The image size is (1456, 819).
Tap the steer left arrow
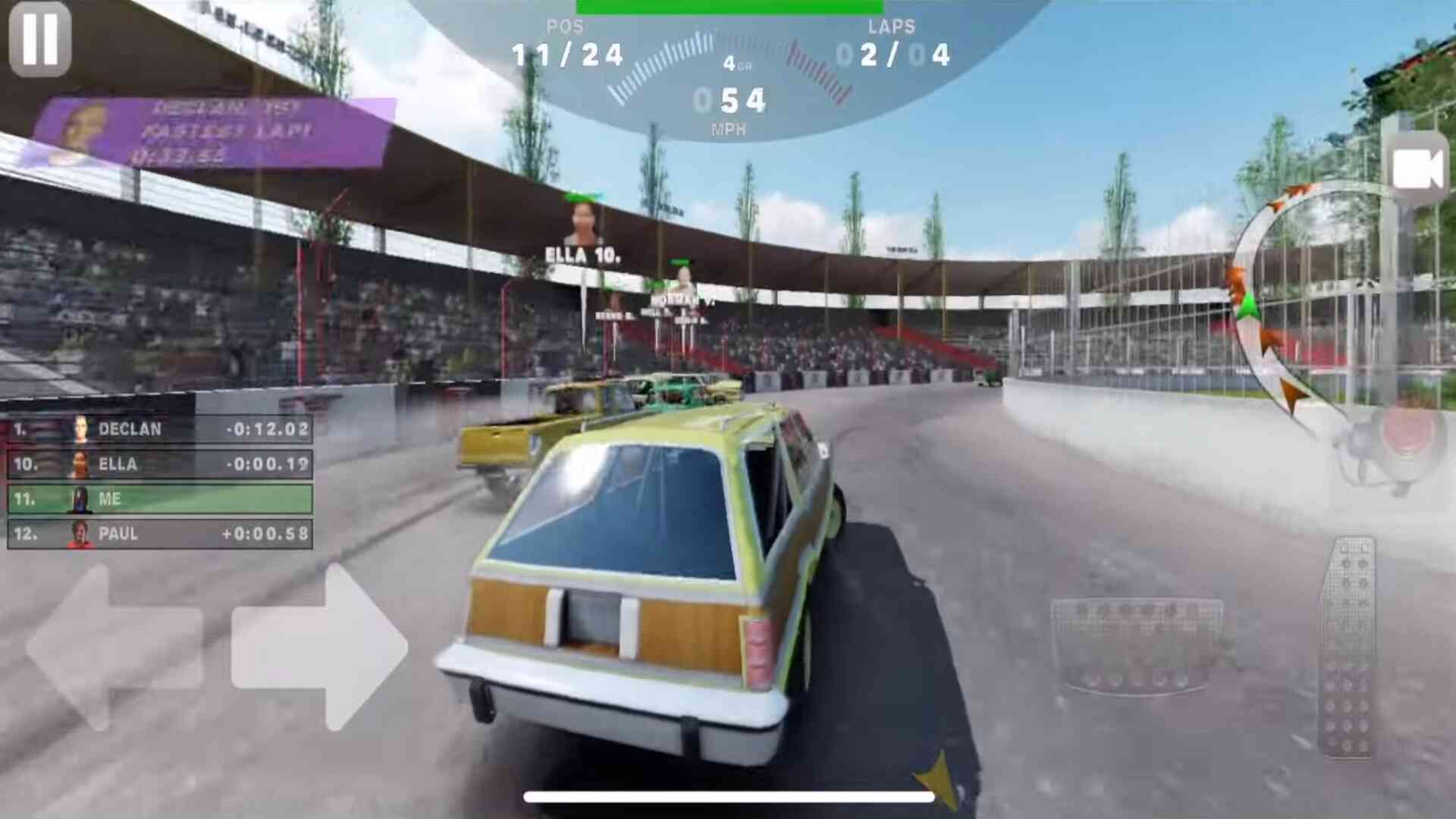click(114, 647)
